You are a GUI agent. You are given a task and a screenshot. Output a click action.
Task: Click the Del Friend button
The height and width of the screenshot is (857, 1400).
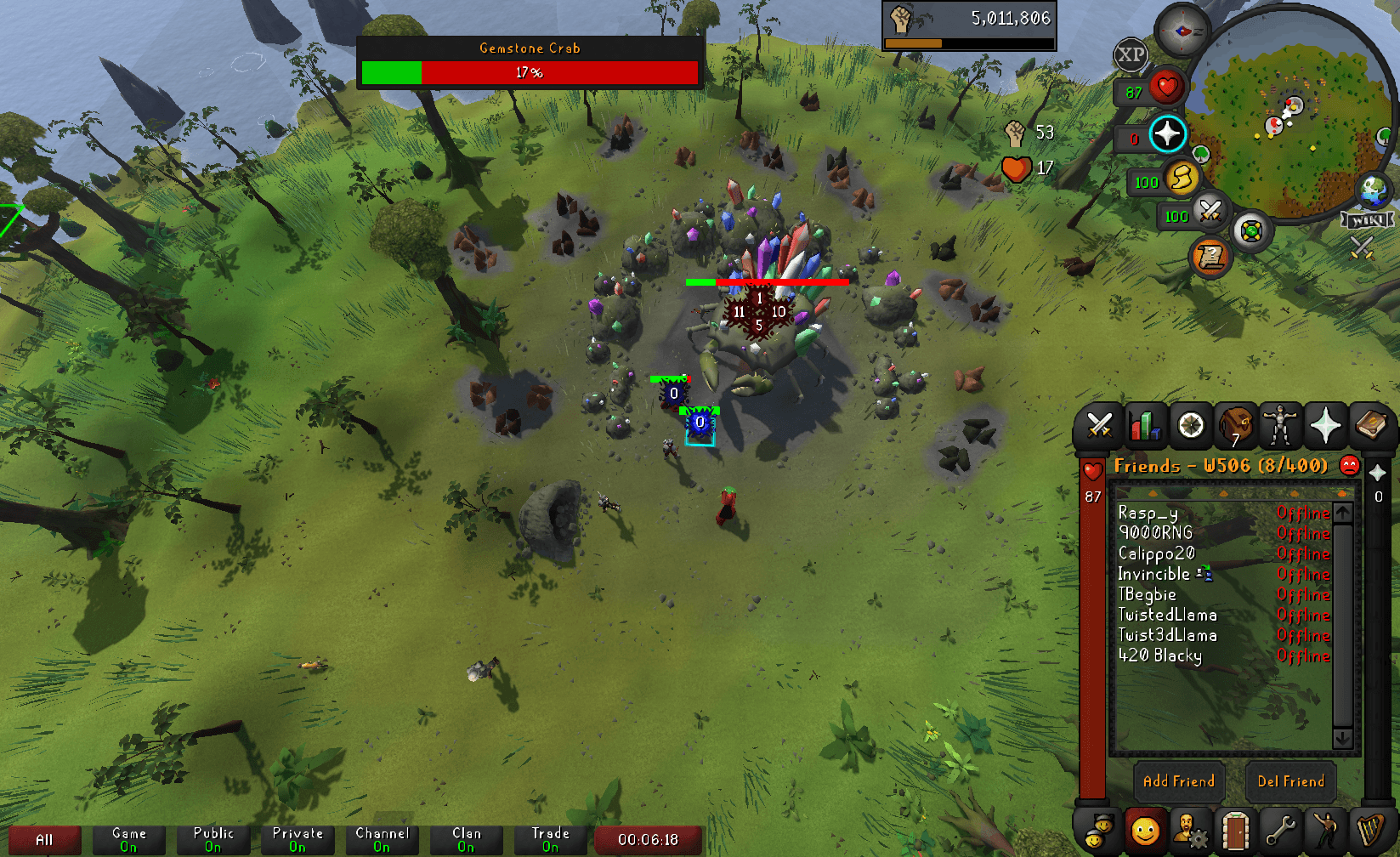(x=1291, y=781)
